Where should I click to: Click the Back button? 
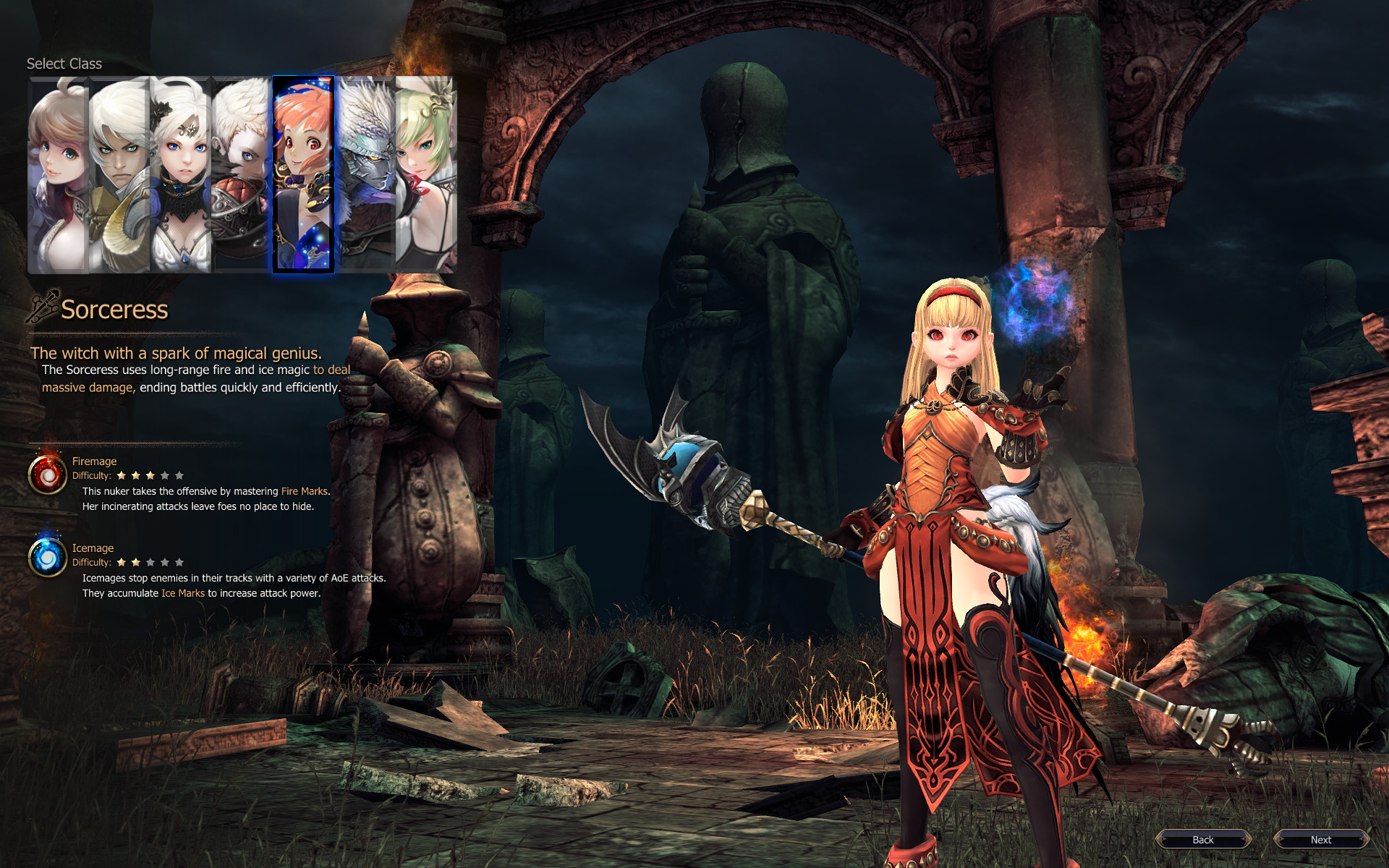[1203, 840]
